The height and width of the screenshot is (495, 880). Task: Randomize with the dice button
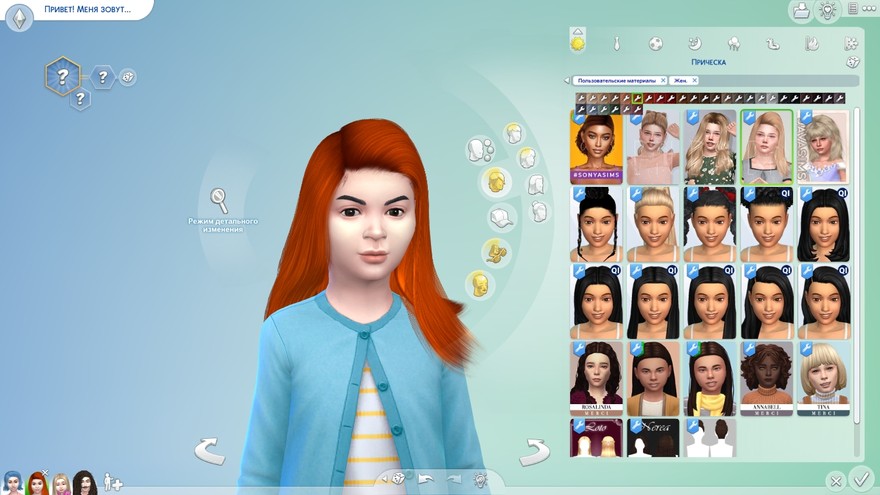[399, 479]
